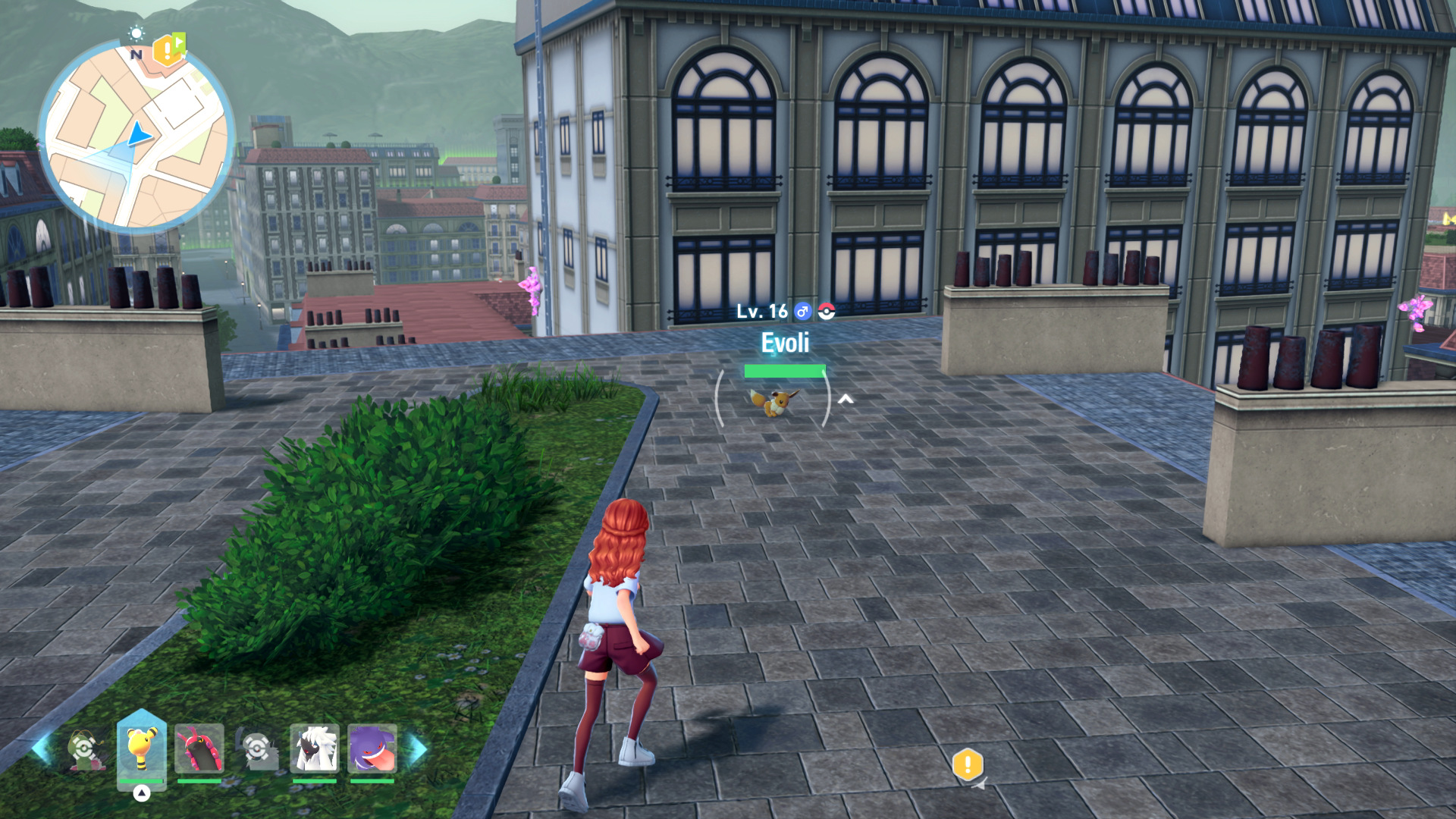This screenshot has width=1456, height=819.
Task: Select the Ampharos party slot
Action: 141,748
